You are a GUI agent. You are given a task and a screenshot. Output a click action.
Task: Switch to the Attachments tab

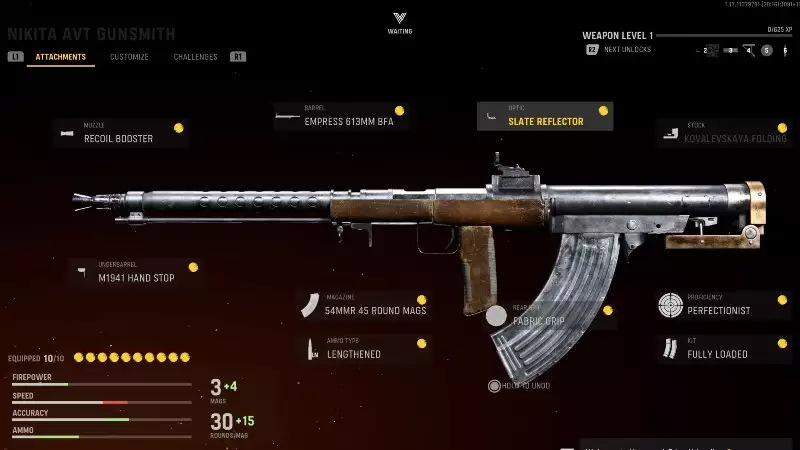[61, 57]
